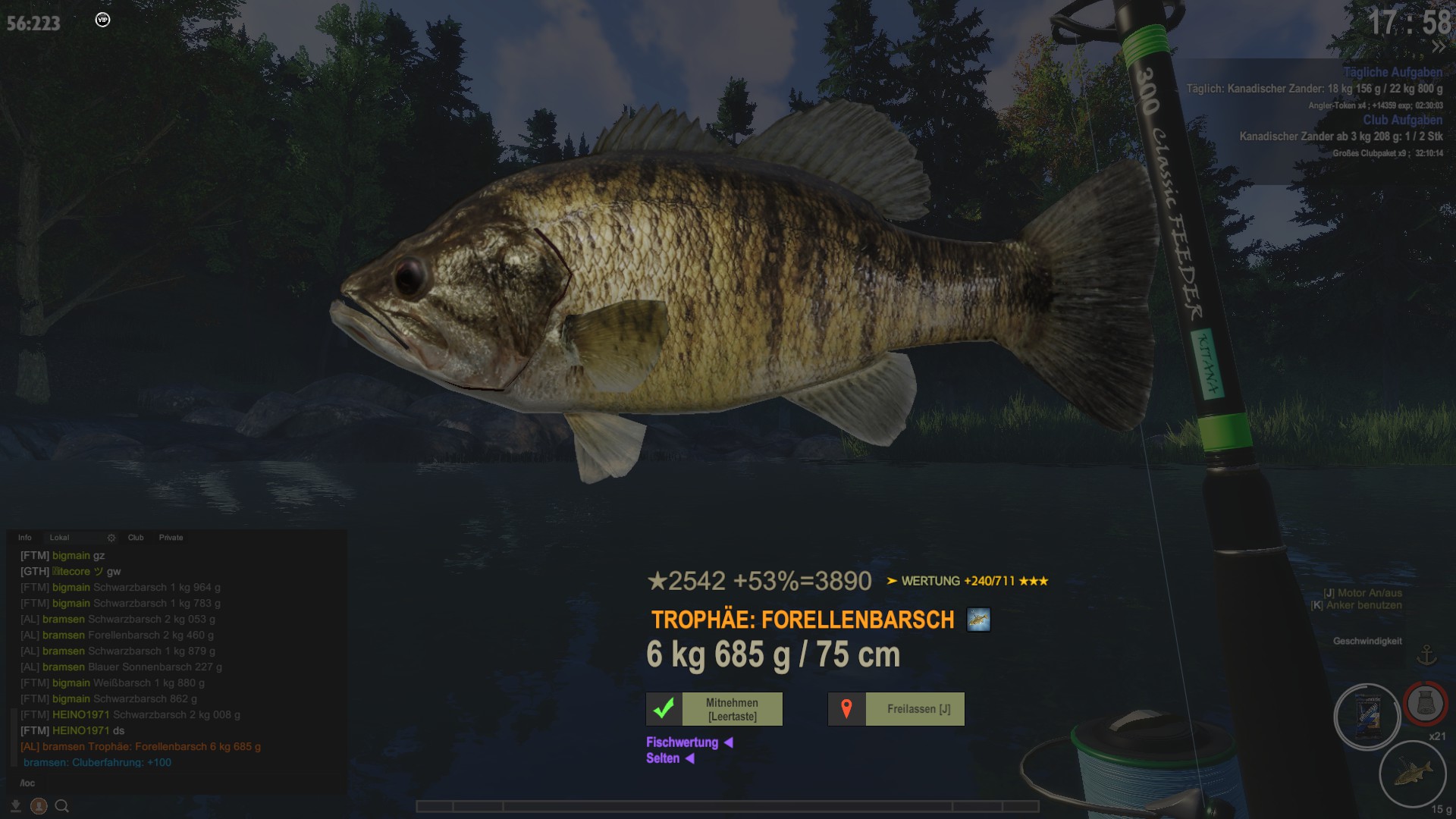Select the groundbait bag slot

pos(1367,717)
